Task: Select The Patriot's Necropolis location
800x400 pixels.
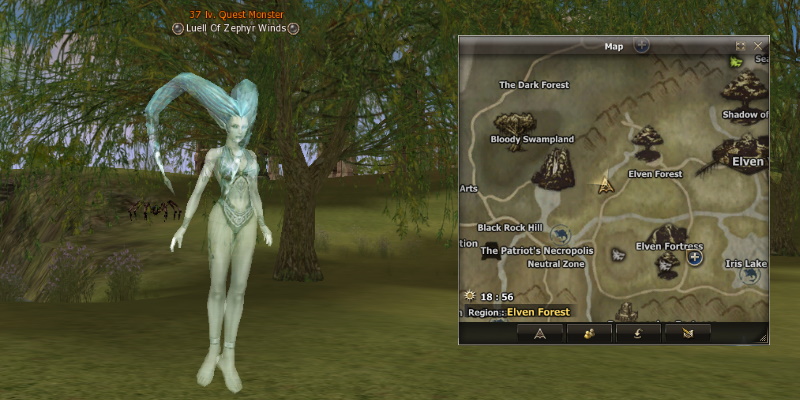Action: (x=537, y=251)
